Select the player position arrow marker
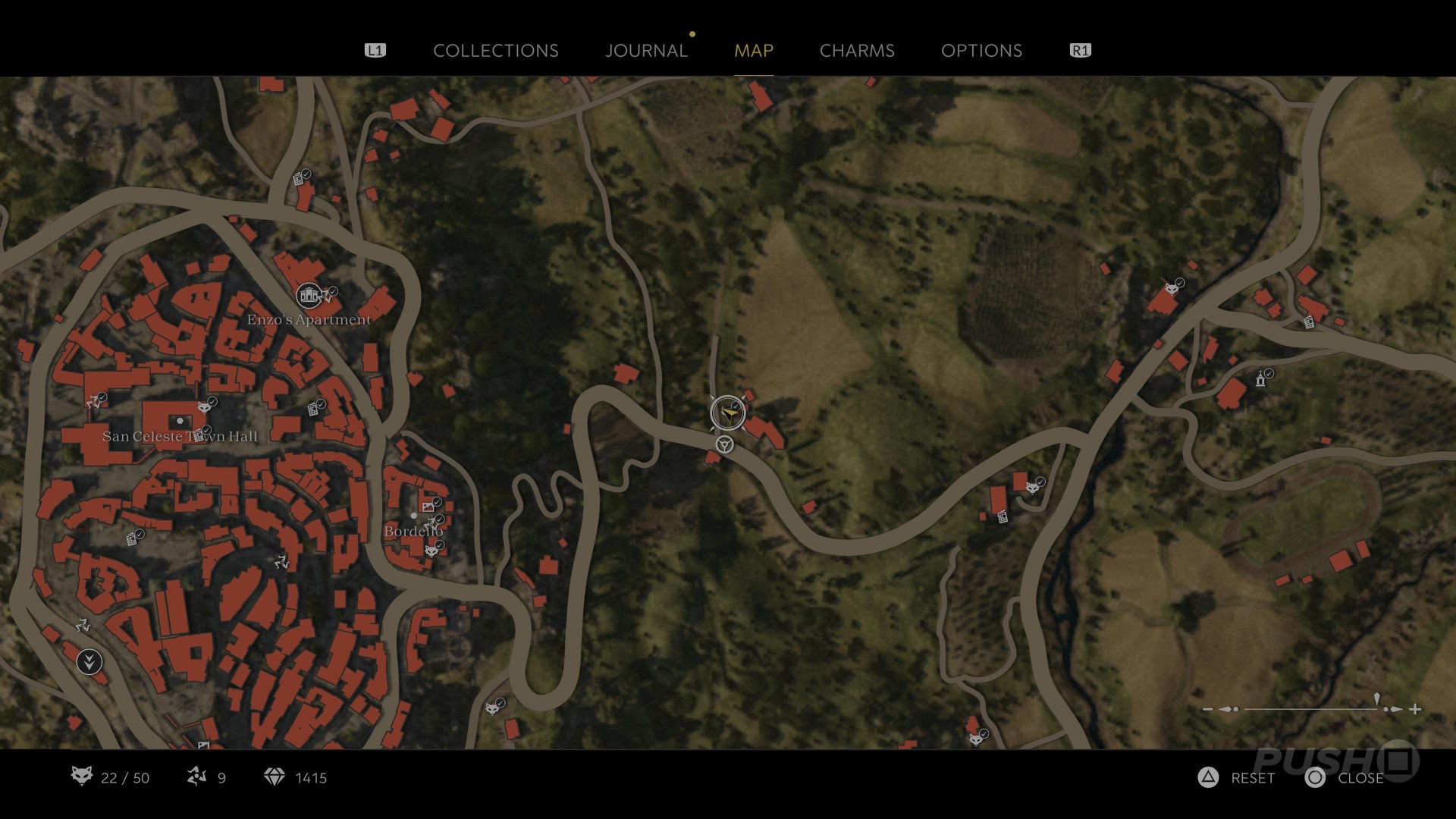Viewport: 1456px width, 819px height. coord(728,413)
